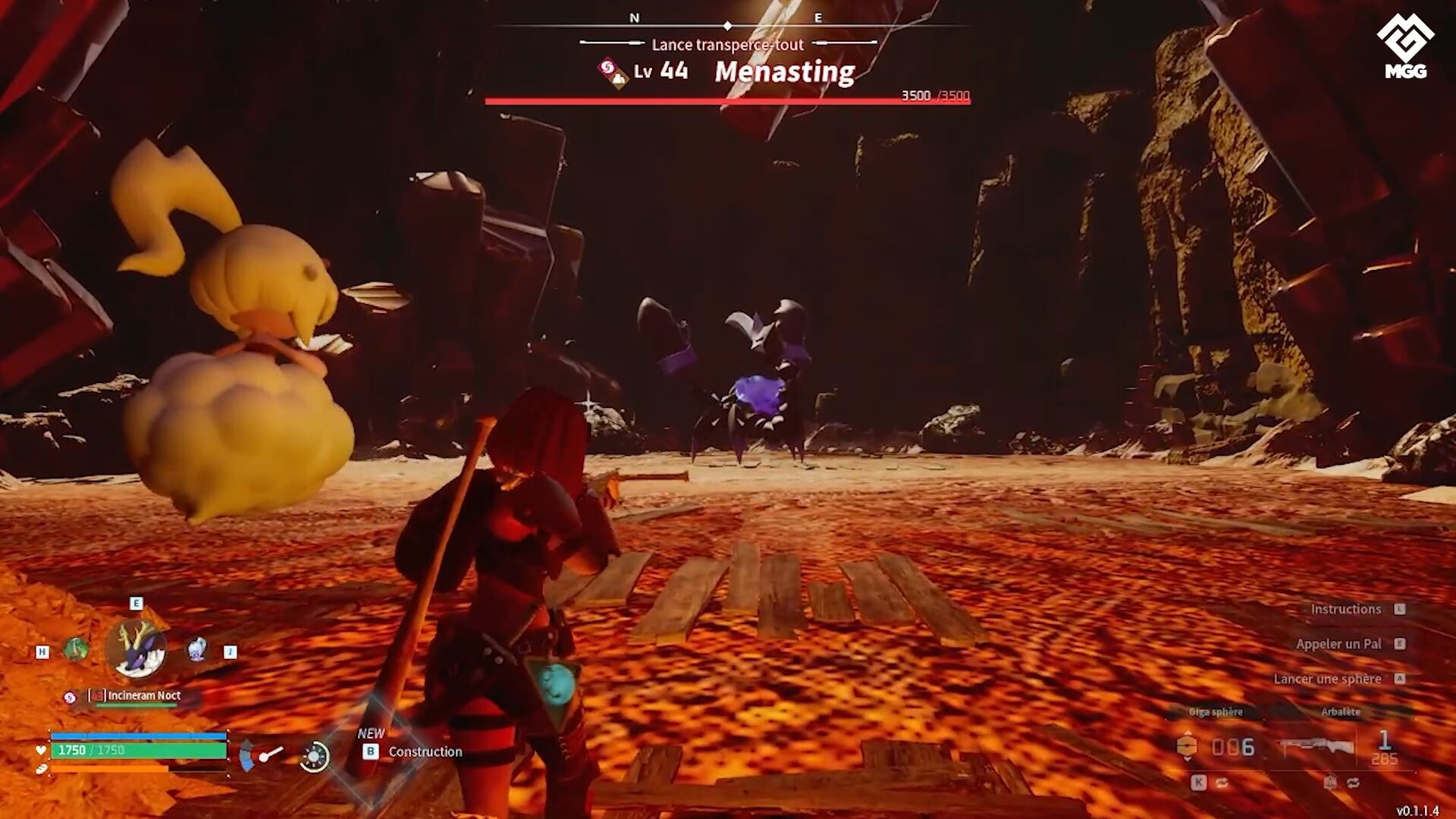
Task: Select the Giga sphère item slot
Action: (x=1219, y=746)
